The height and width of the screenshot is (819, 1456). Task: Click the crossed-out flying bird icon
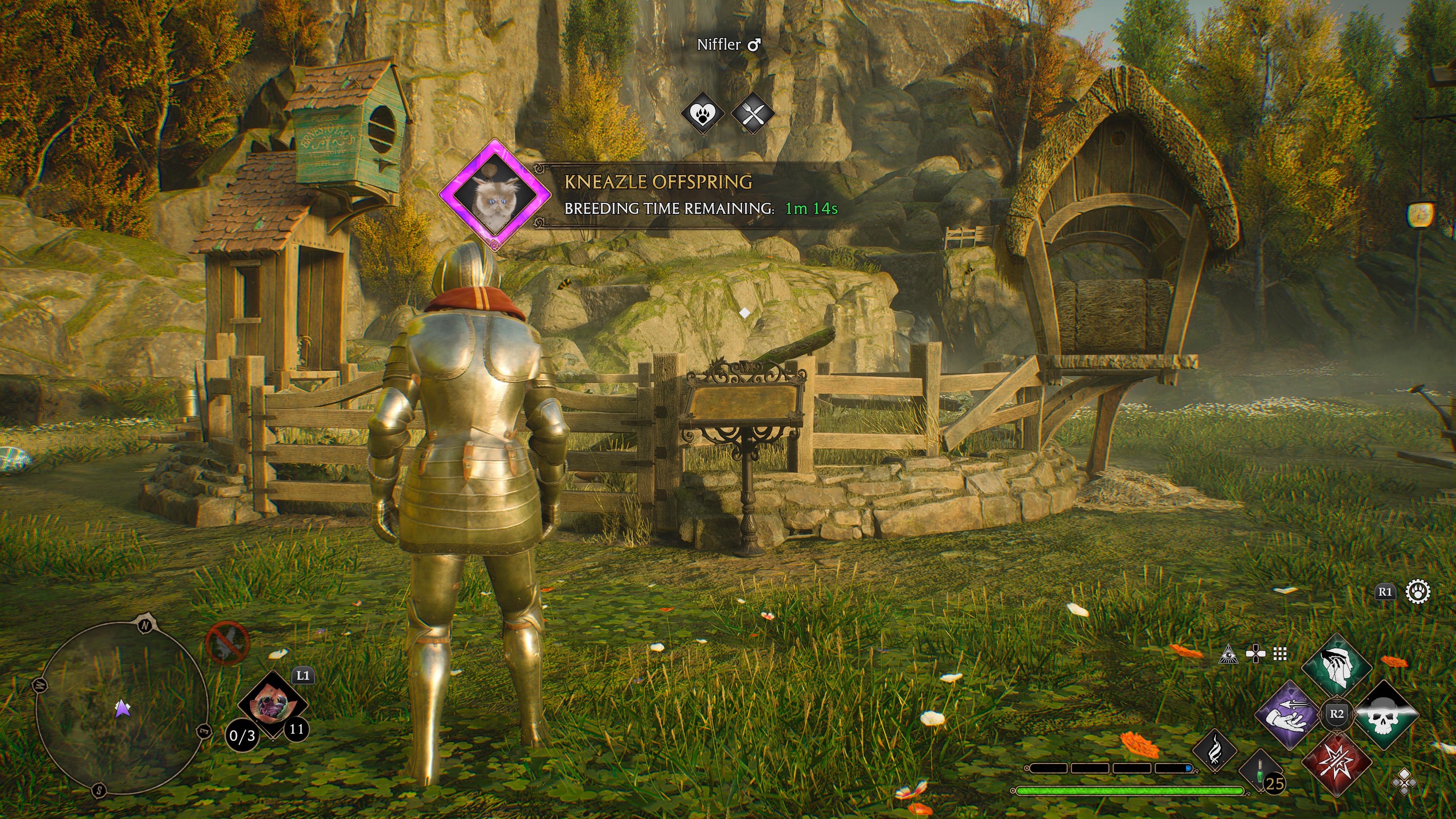[227, 643]
